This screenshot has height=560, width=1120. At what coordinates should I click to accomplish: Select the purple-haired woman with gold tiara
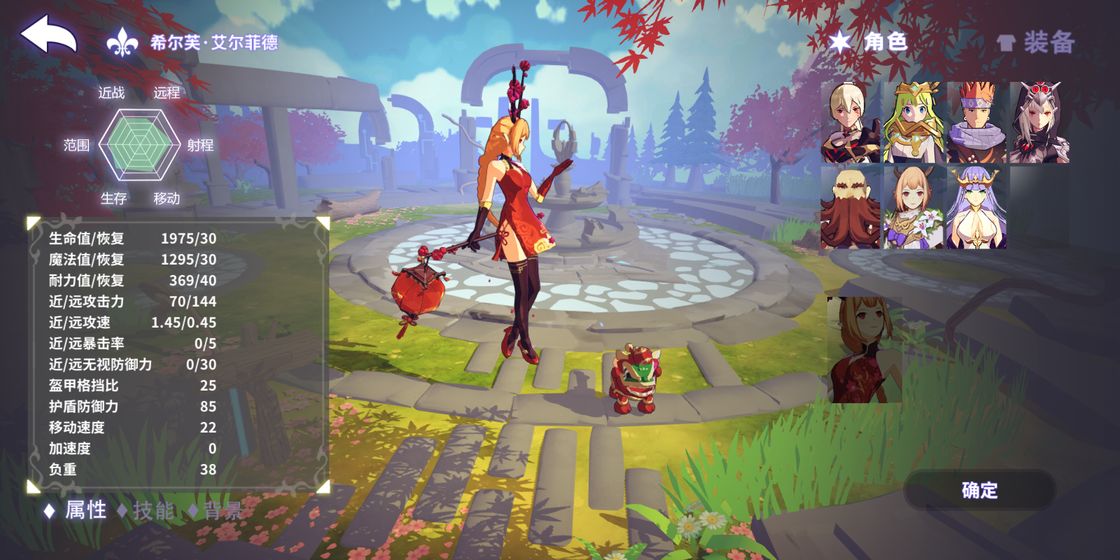975,207
